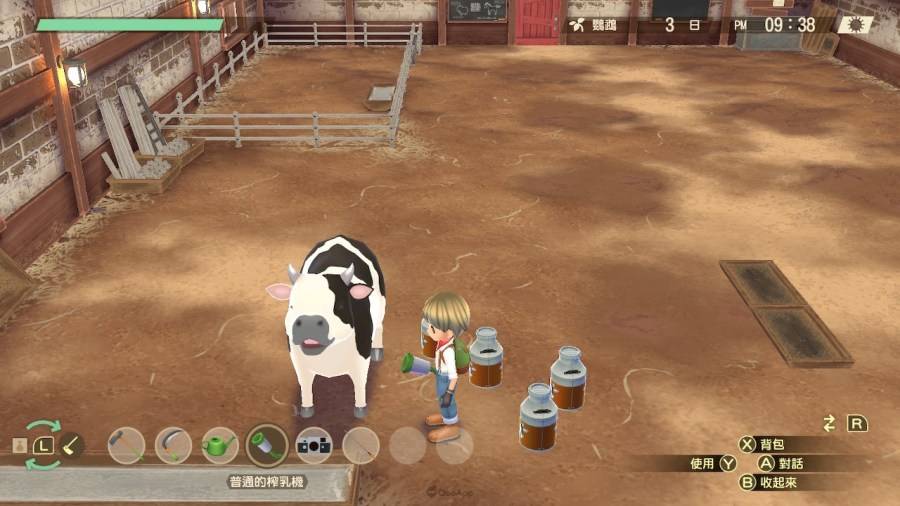Select the hammer tool slot
Viewport: 900px width, 506px height.
(127, 445)
